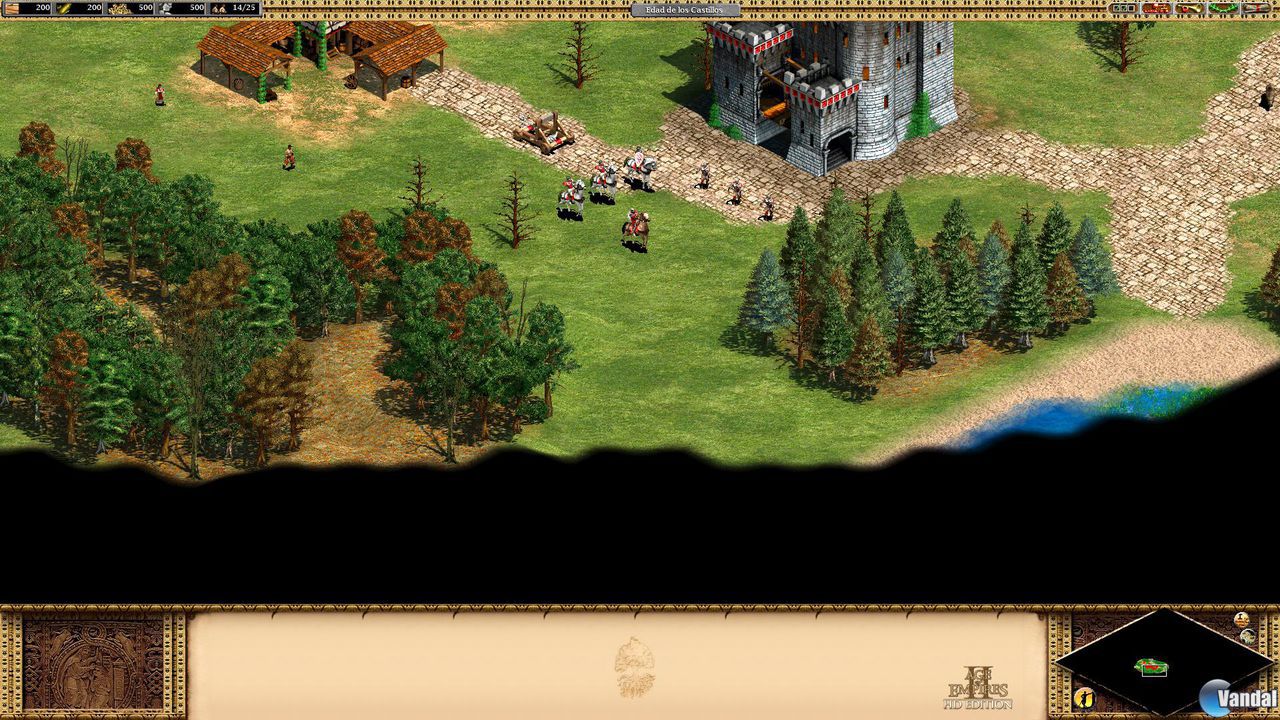Click the gold stockpile icon

[118, 8]
